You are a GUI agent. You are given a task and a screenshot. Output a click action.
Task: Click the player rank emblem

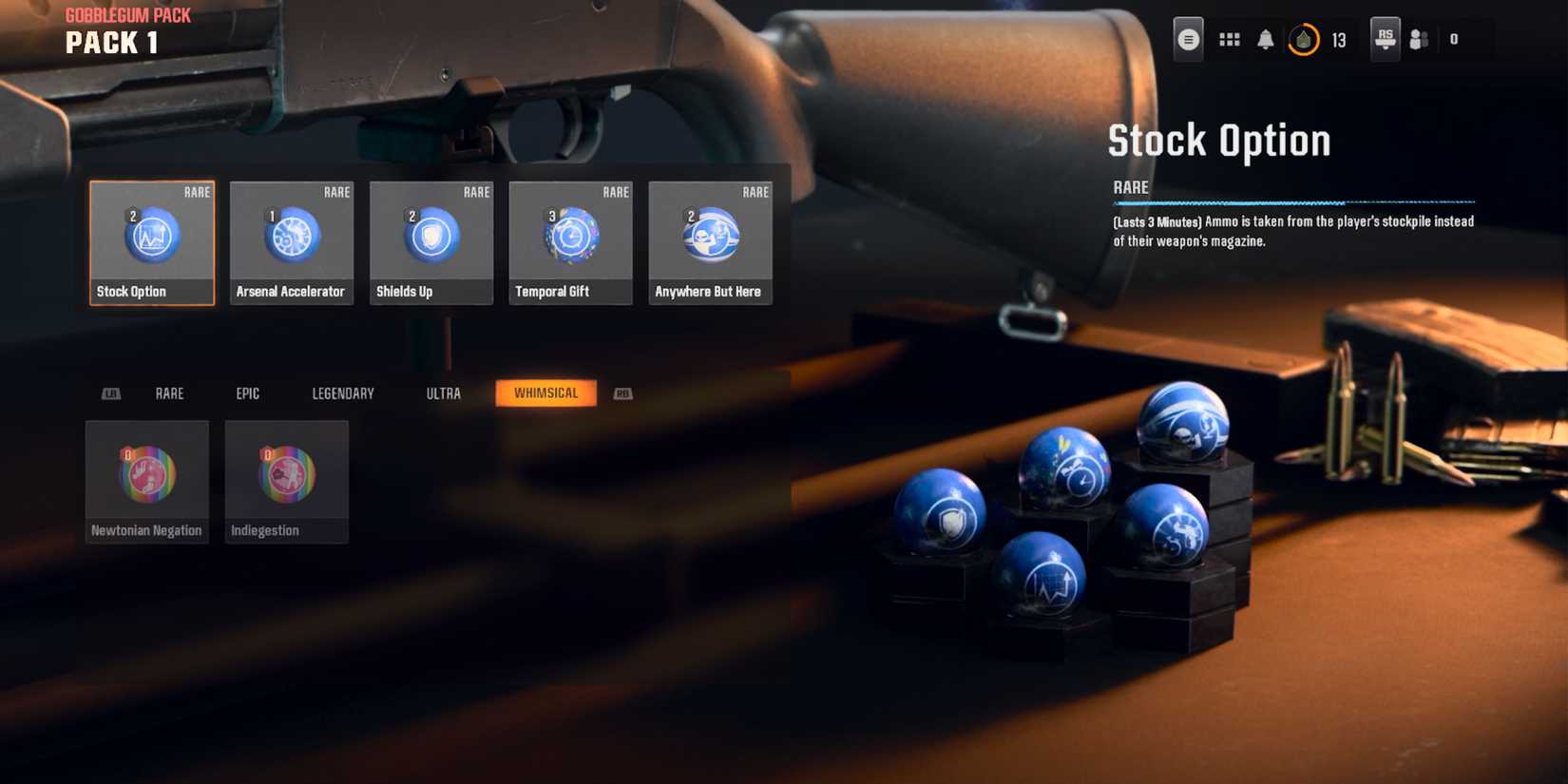pyautogui.click(x=1385, y=39)
